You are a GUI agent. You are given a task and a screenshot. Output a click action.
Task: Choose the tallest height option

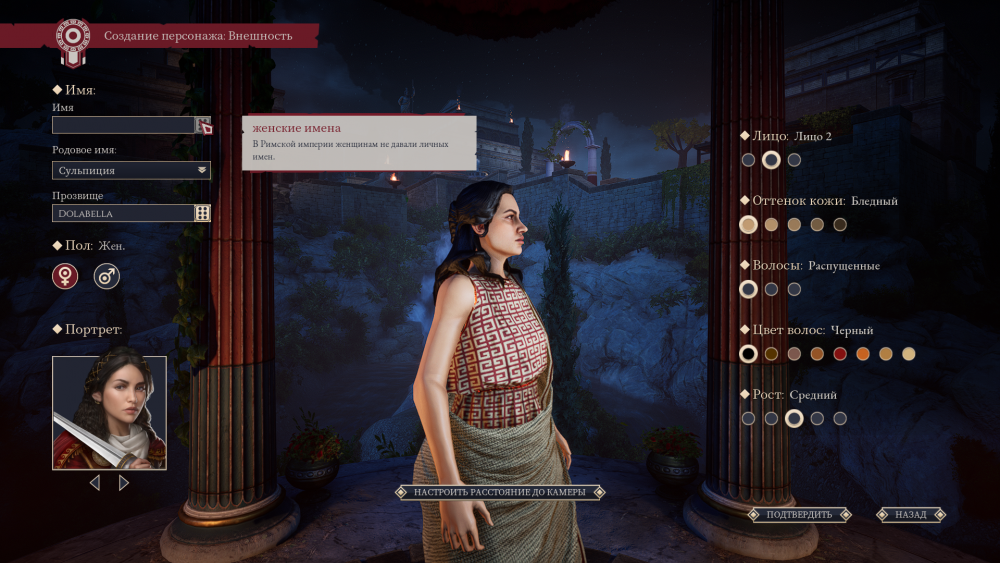tap(840, 418)
